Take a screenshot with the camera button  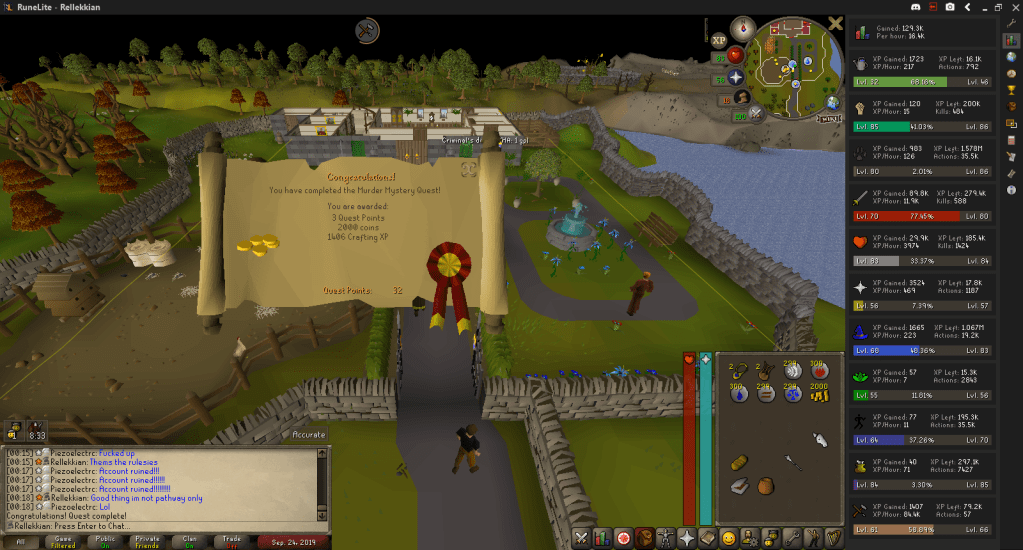950,7
